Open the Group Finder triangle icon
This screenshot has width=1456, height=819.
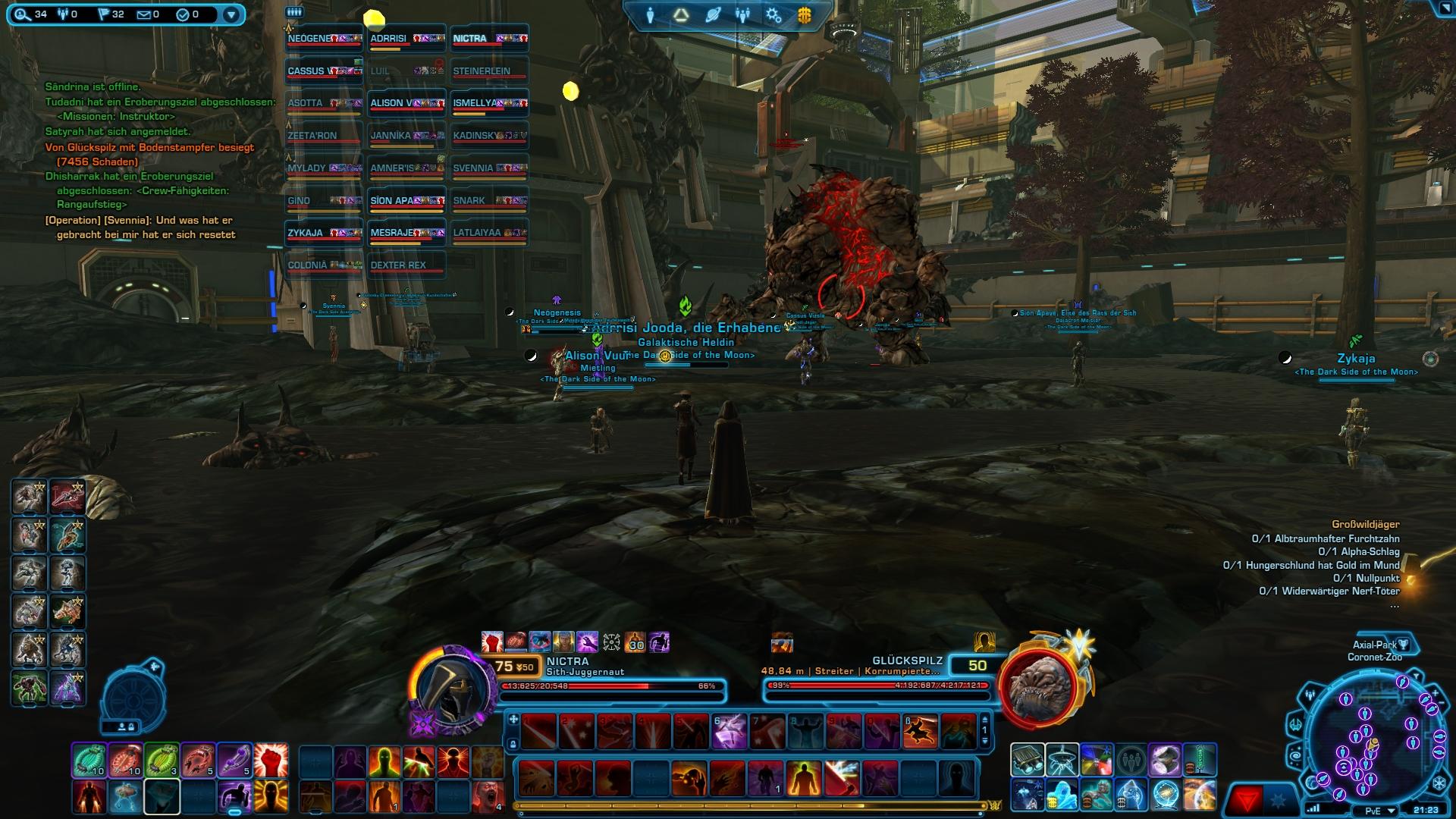[680, 13]
